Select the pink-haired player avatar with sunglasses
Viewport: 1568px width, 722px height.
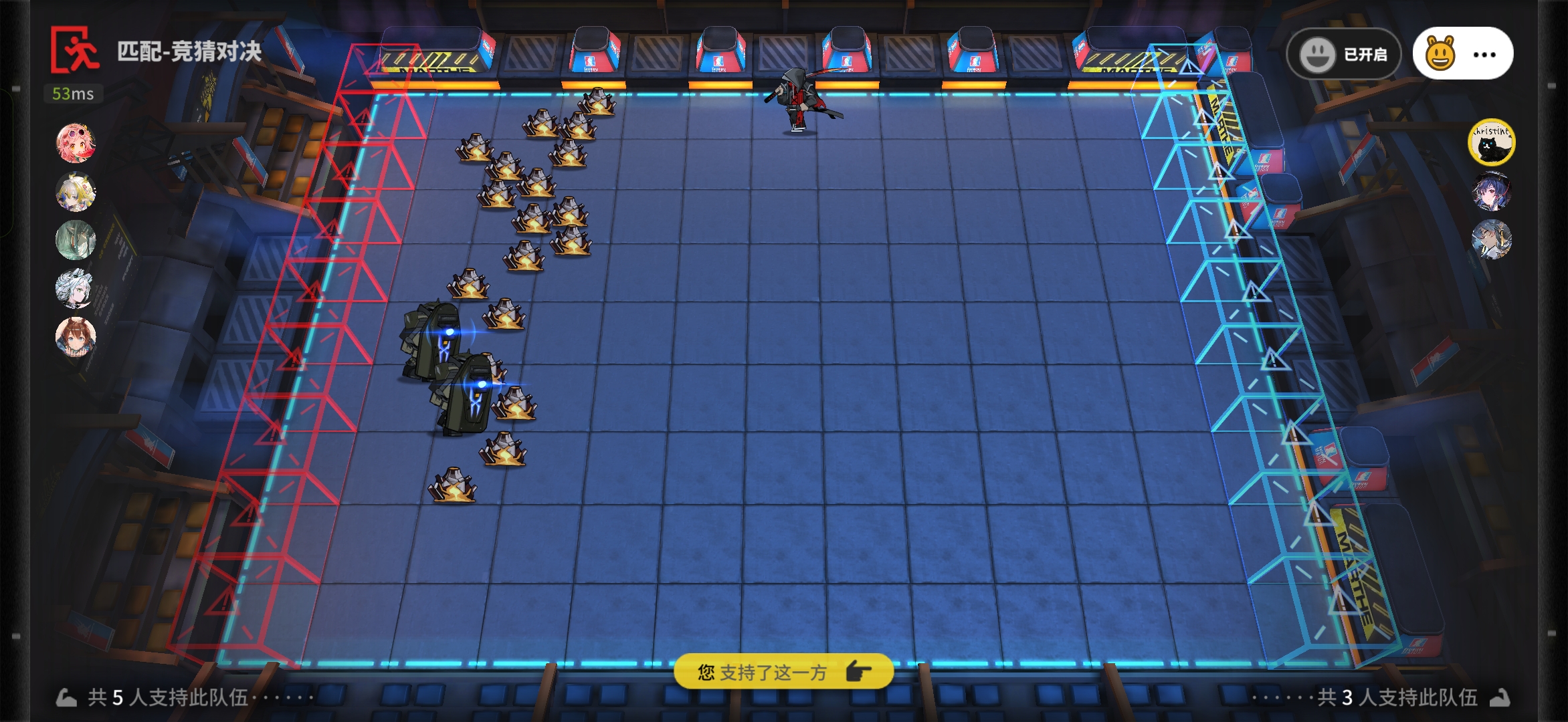[x=76, y=143]
